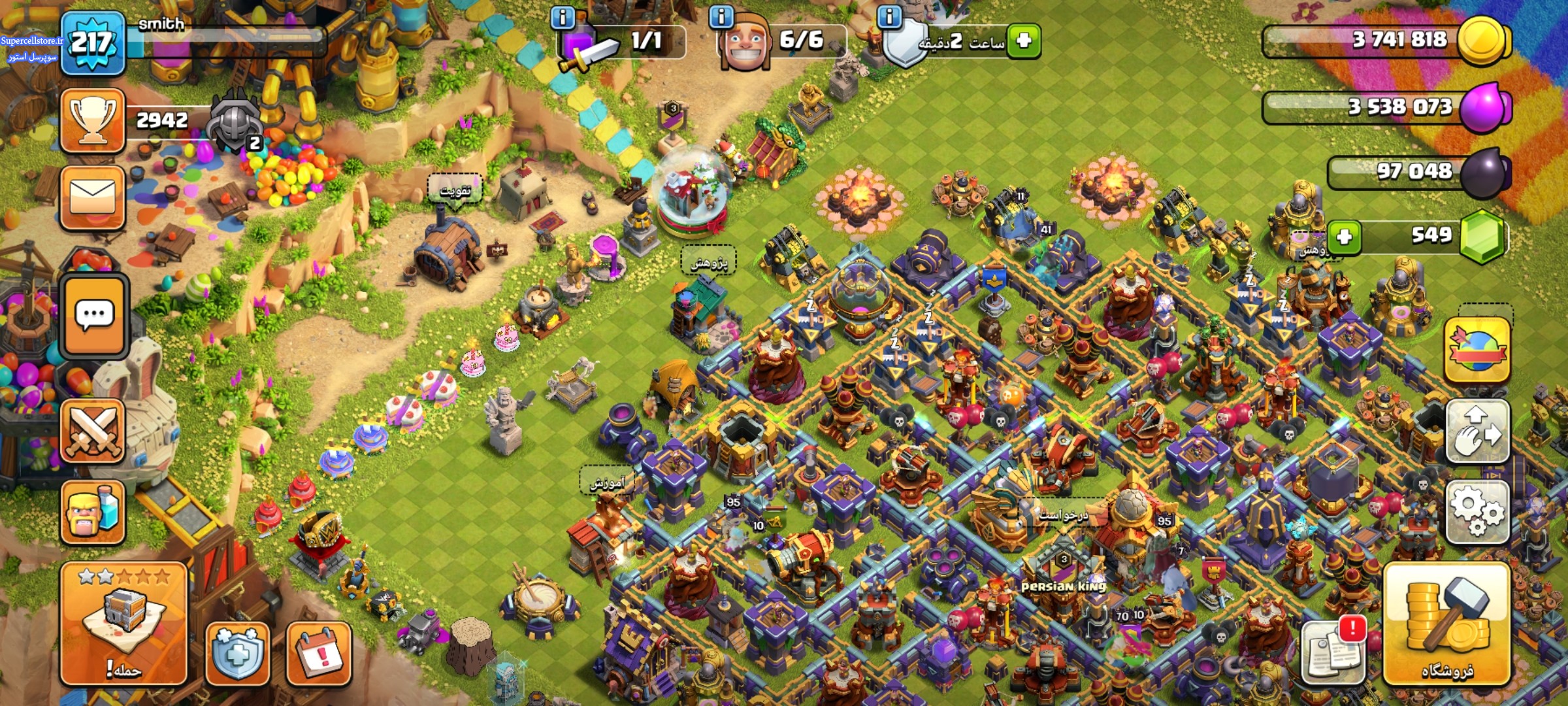Show shield info above the shield icon
This screenshot has height=706, width=1568.
(x=889, y=17)
